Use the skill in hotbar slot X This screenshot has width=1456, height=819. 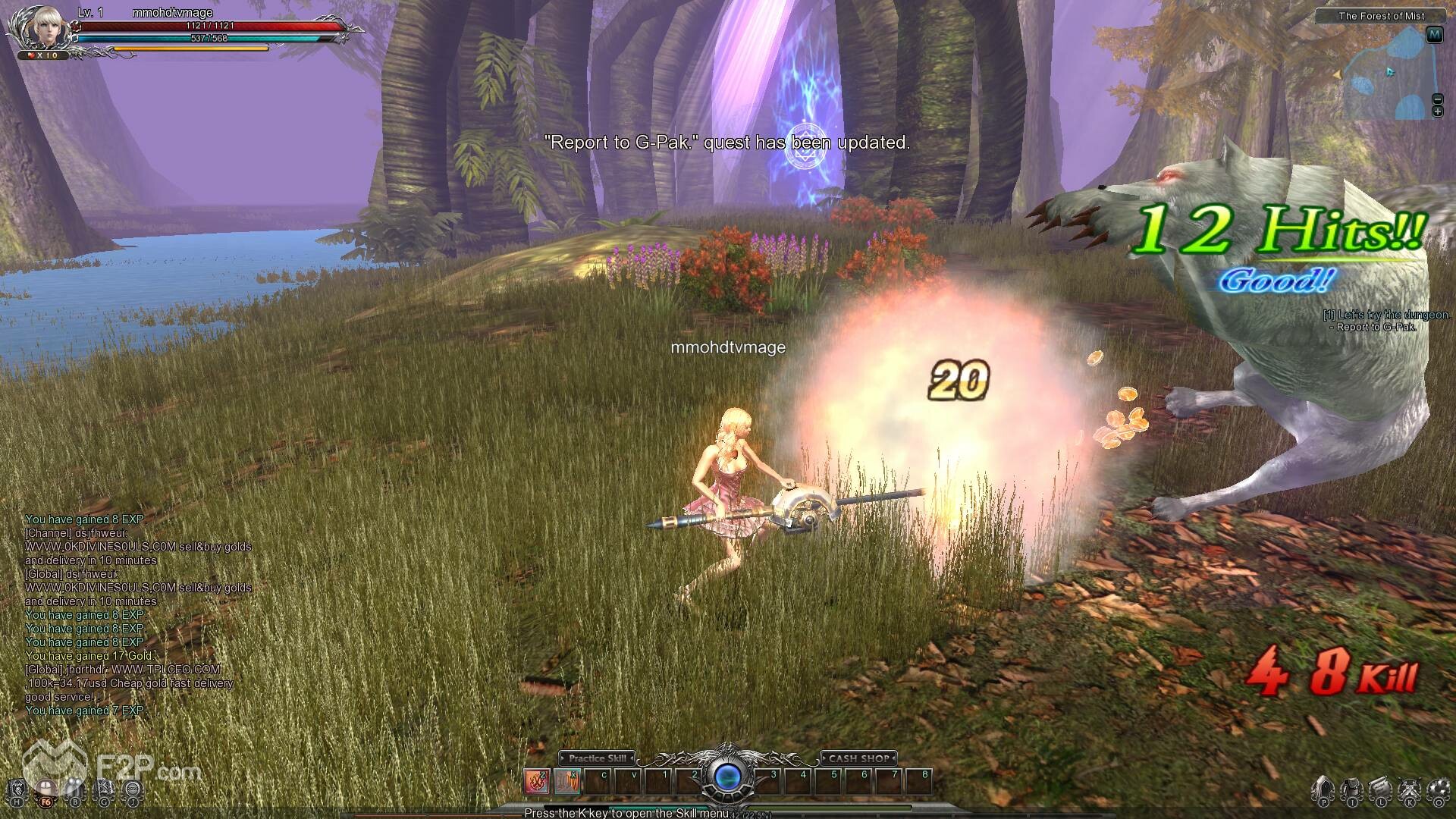click(567, 781)
